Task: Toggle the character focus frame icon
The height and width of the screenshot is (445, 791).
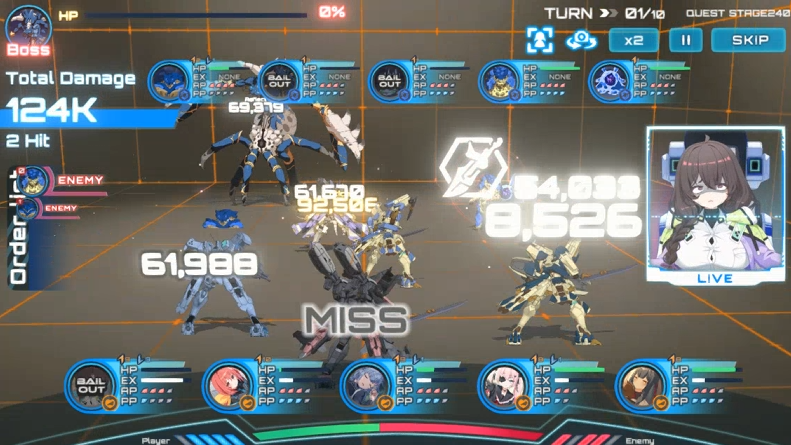Action: pyautogui.click(x=541, y=40)
